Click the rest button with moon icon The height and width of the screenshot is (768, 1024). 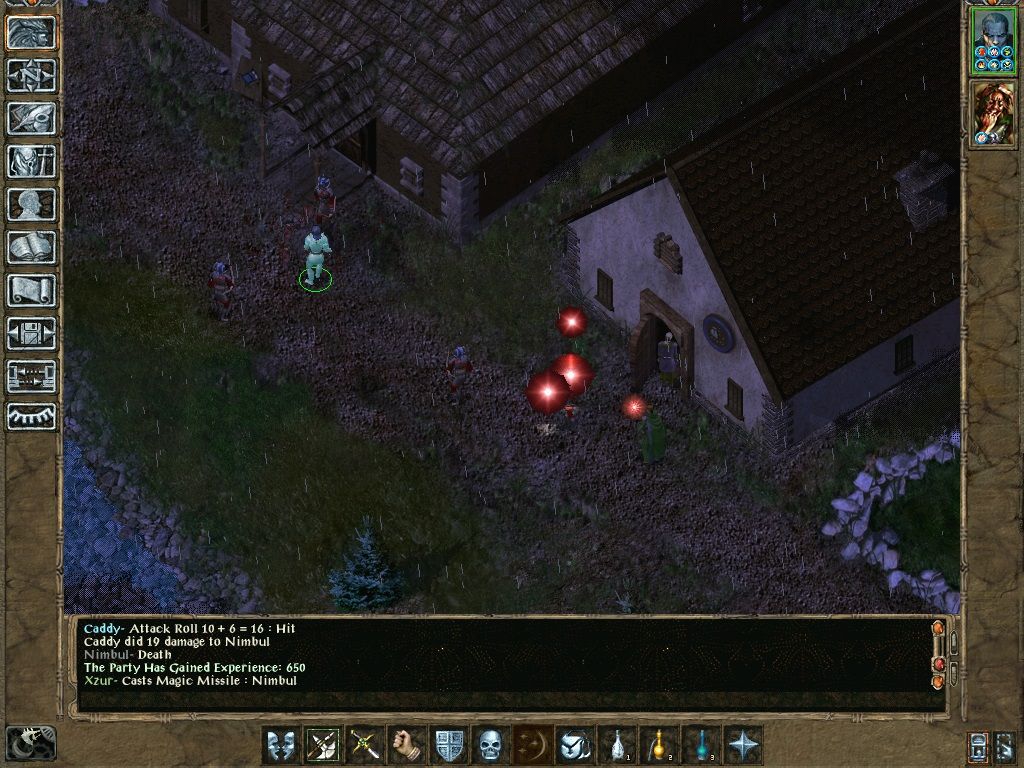pos(31,743)
